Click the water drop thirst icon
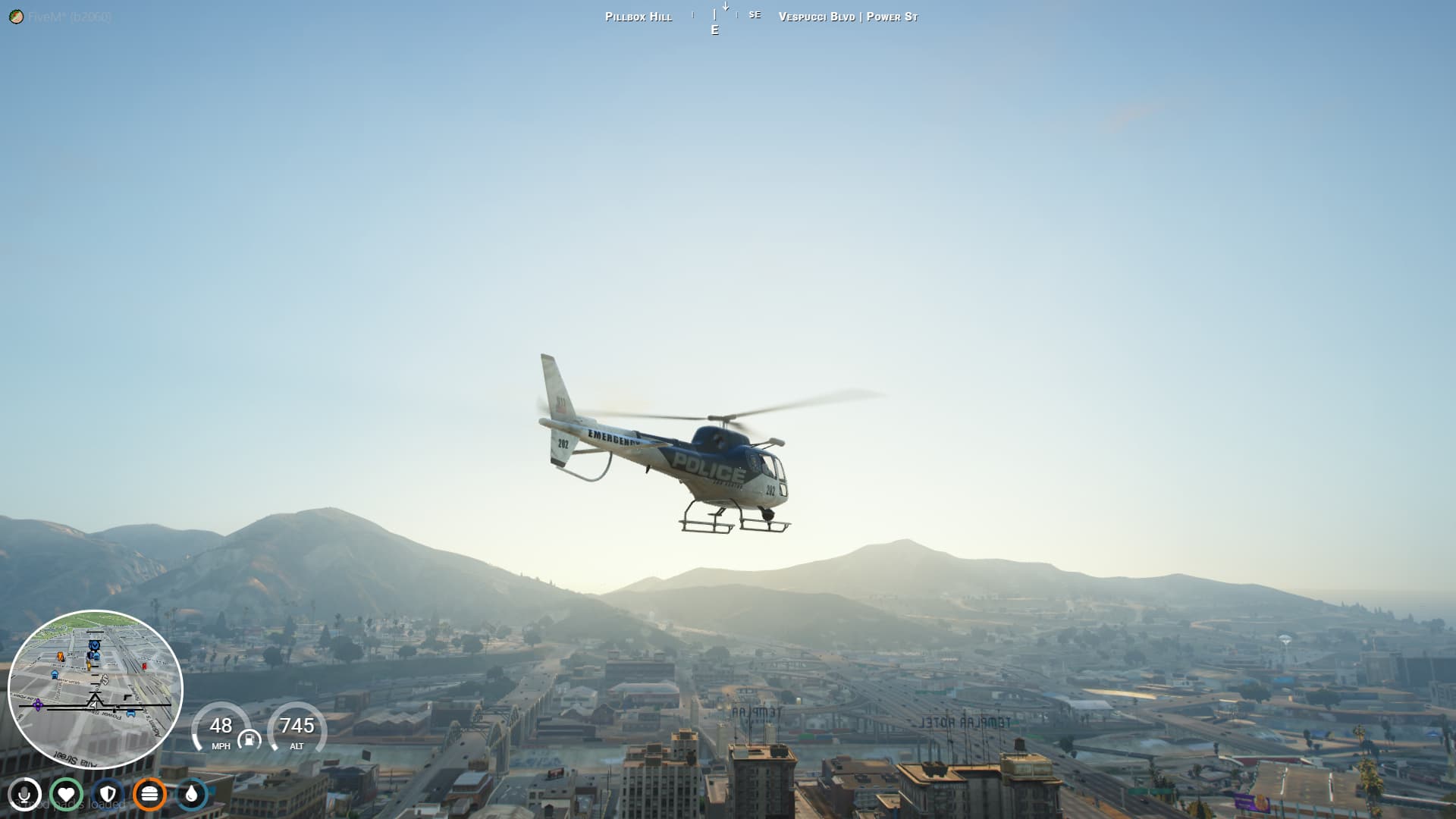This screenshot has height=819, width=1456. point(191,795)
